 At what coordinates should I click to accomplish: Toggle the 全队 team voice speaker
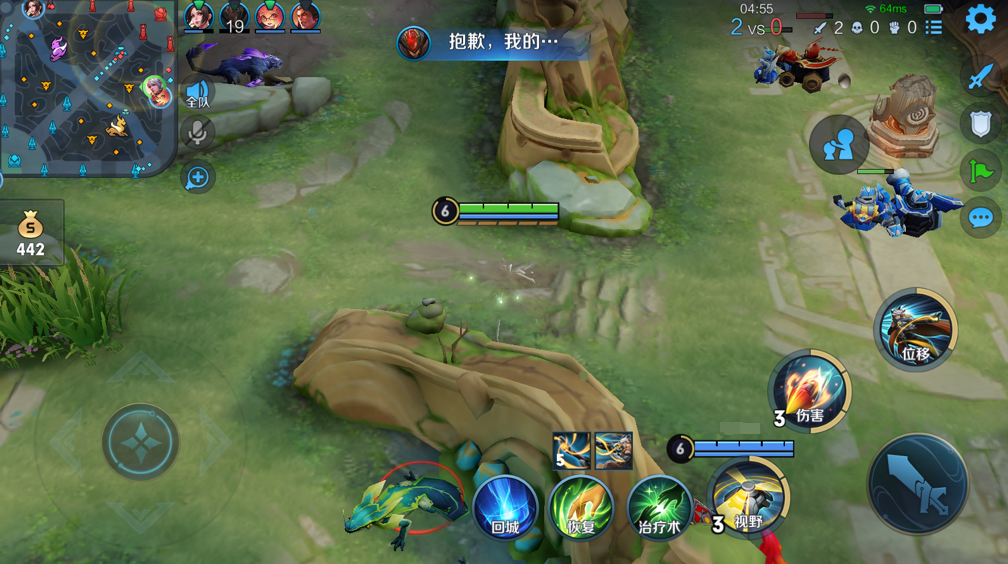[x=197, y=93]
